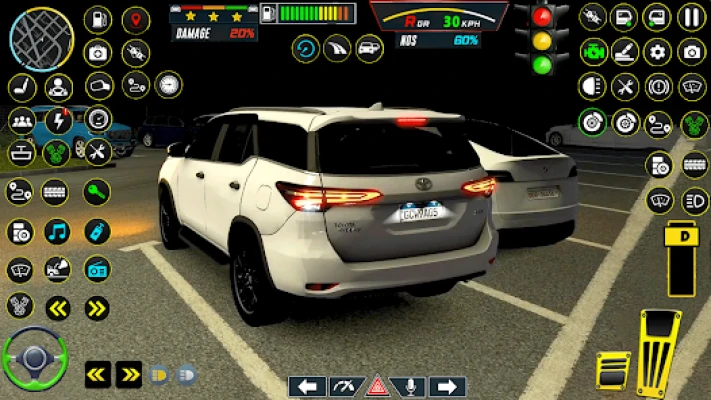The height and width of the screenshot is (400, 711).
Task: Select the red map pin icon
Action: tap(135, 20)
